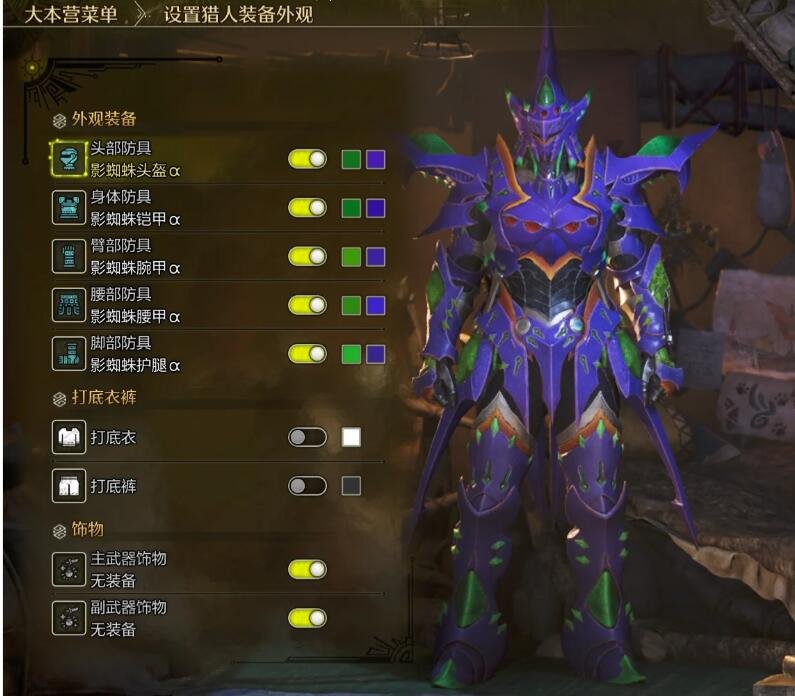Toggle 头部防具 helmet visibility switch

307,159
